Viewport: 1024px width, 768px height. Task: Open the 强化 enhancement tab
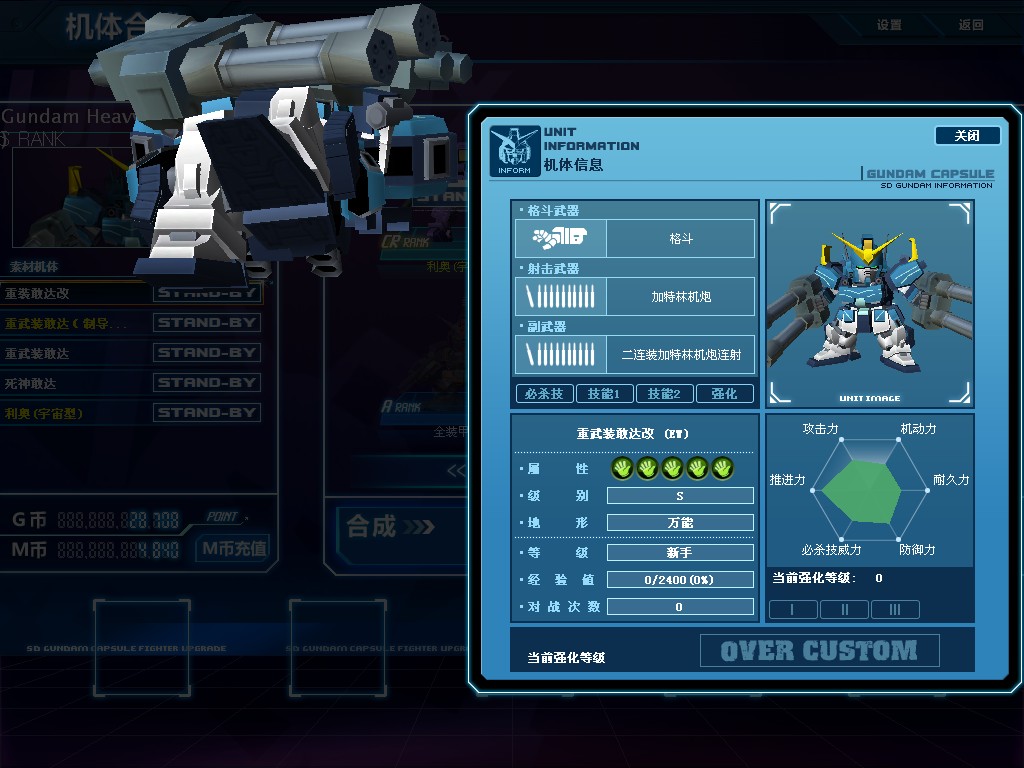(x=724, y=394)
